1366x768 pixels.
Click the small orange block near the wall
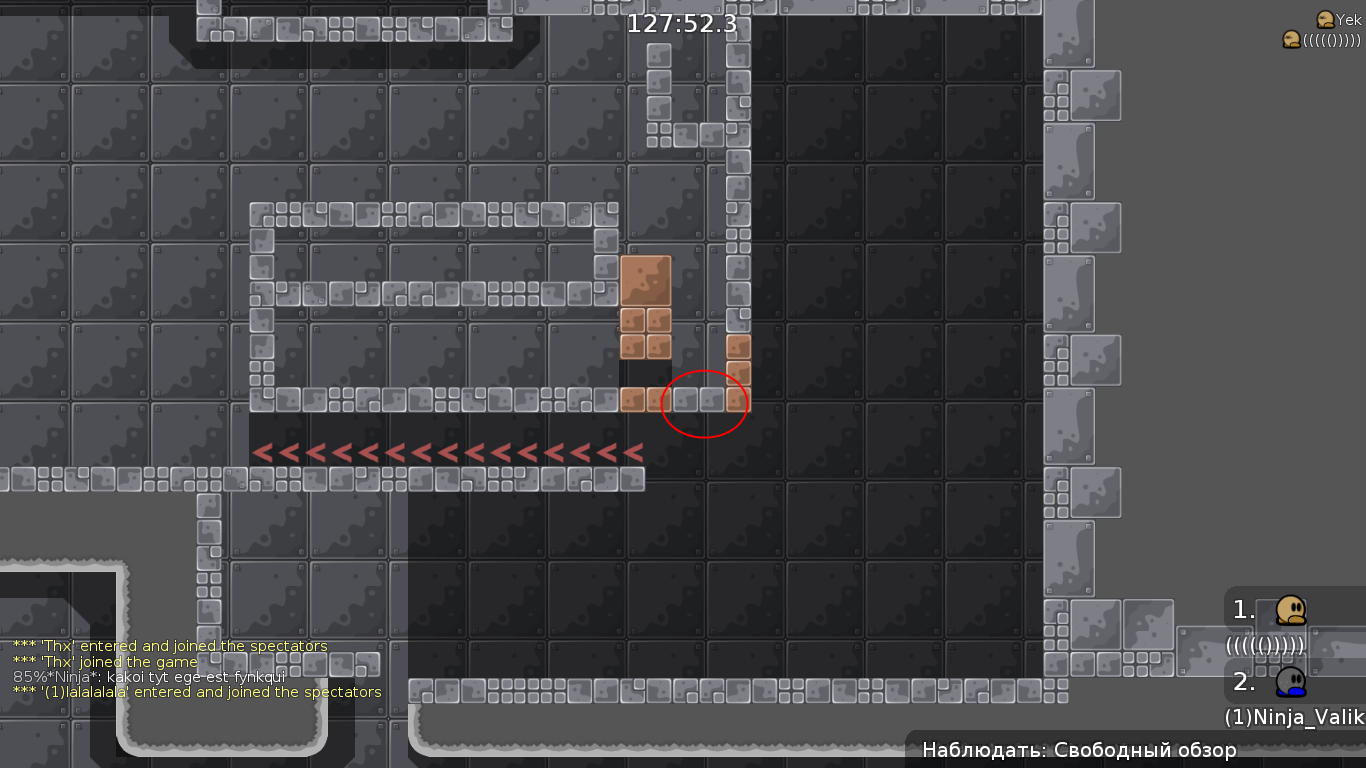[x=739, y=347]
